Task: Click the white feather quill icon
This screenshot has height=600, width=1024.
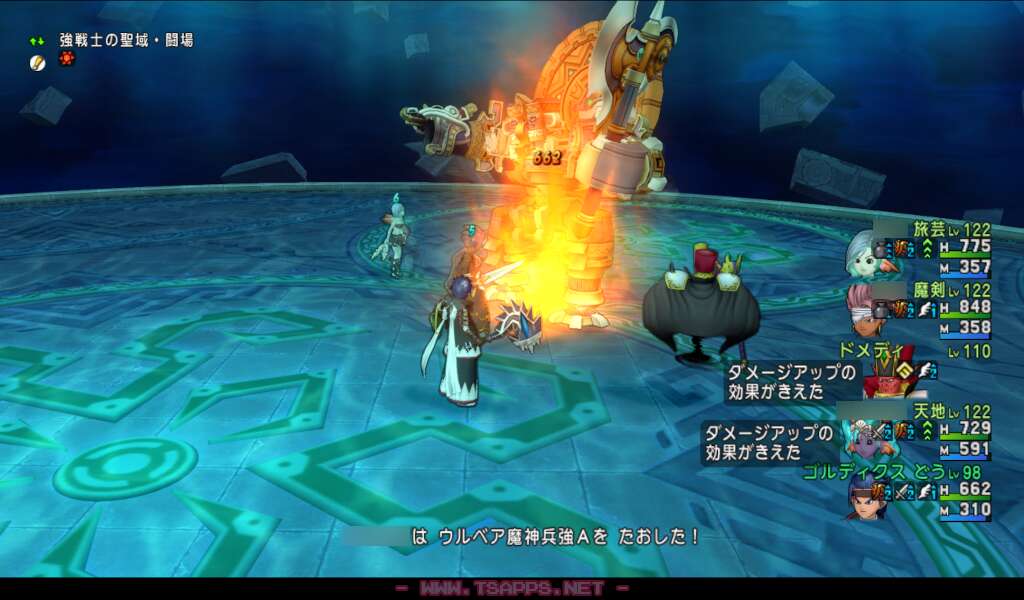Action: tap(38, 62)
